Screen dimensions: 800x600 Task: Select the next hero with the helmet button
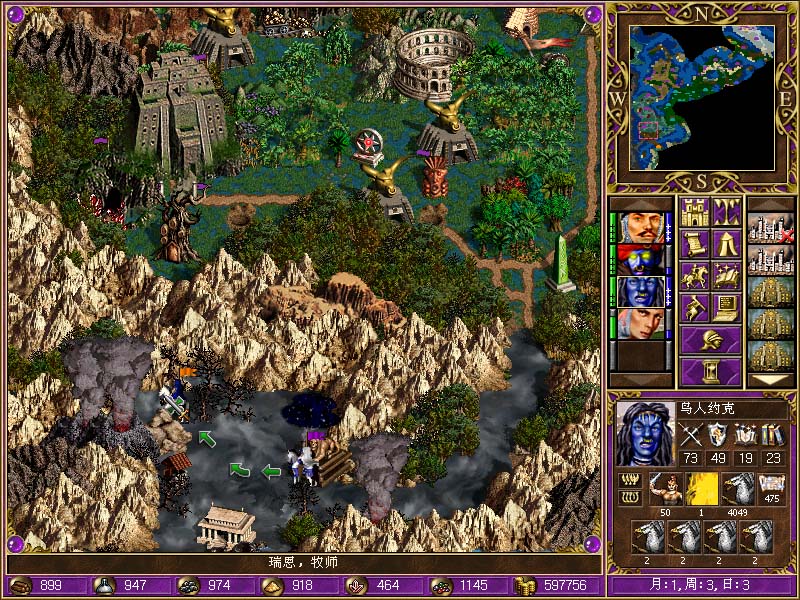pos(710,339)
